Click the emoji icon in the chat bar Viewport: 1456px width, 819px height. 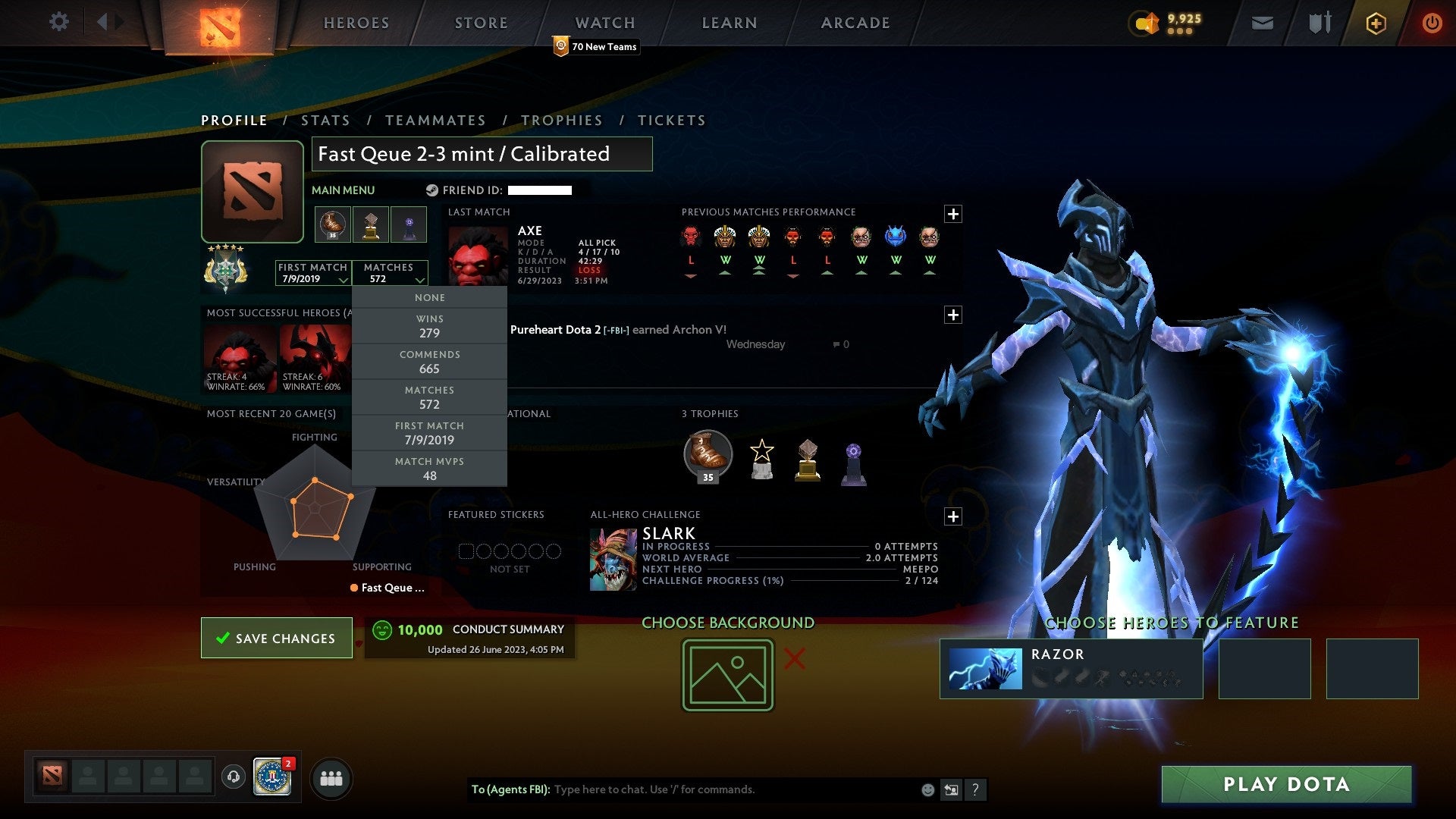[x=927, y=789]
